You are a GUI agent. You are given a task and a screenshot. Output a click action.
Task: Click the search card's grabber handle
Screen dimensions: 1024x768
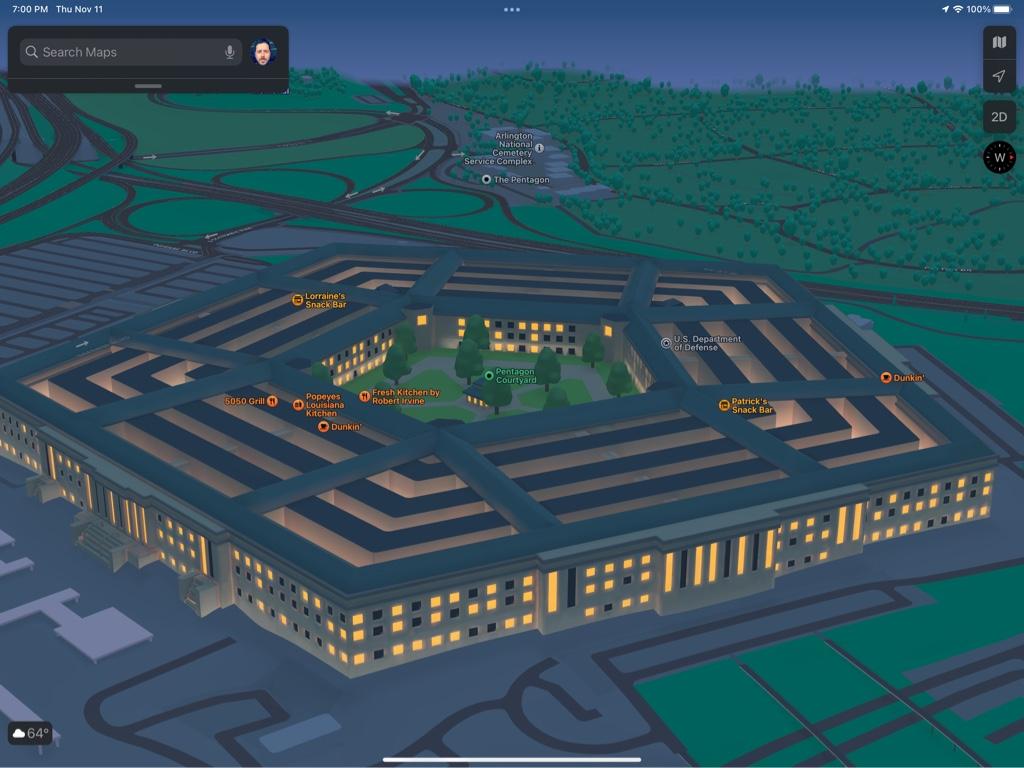[148, 86]
